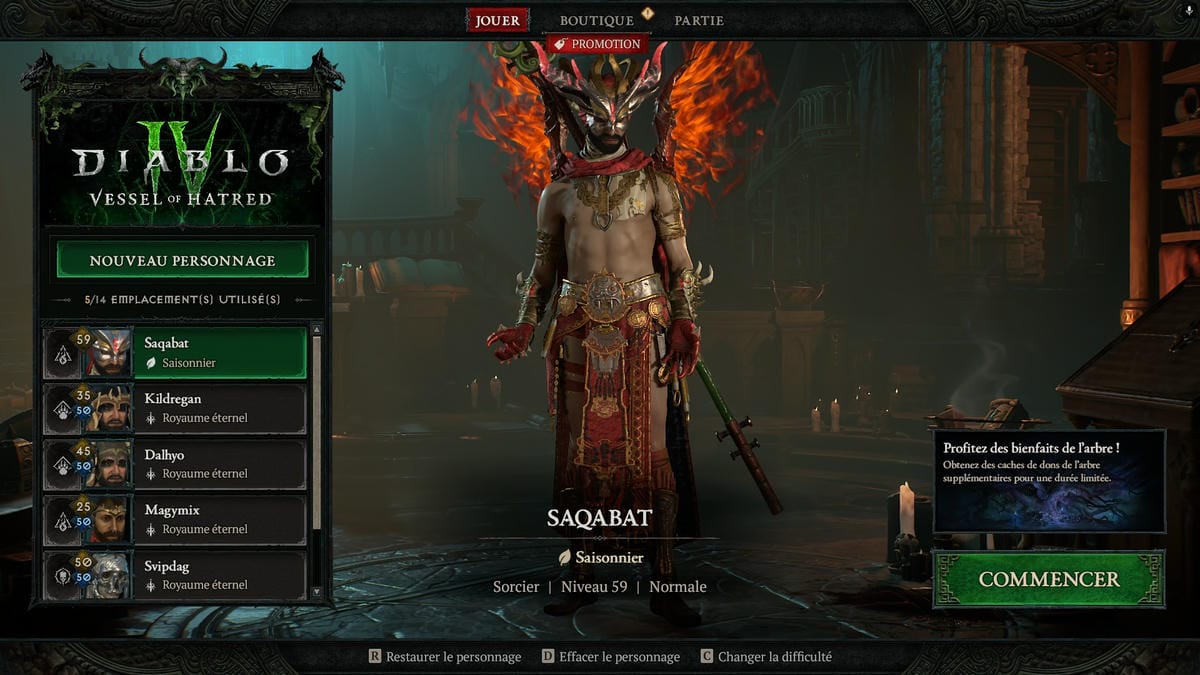
Task: Choose Effacer le personnage
Action: 611,657
